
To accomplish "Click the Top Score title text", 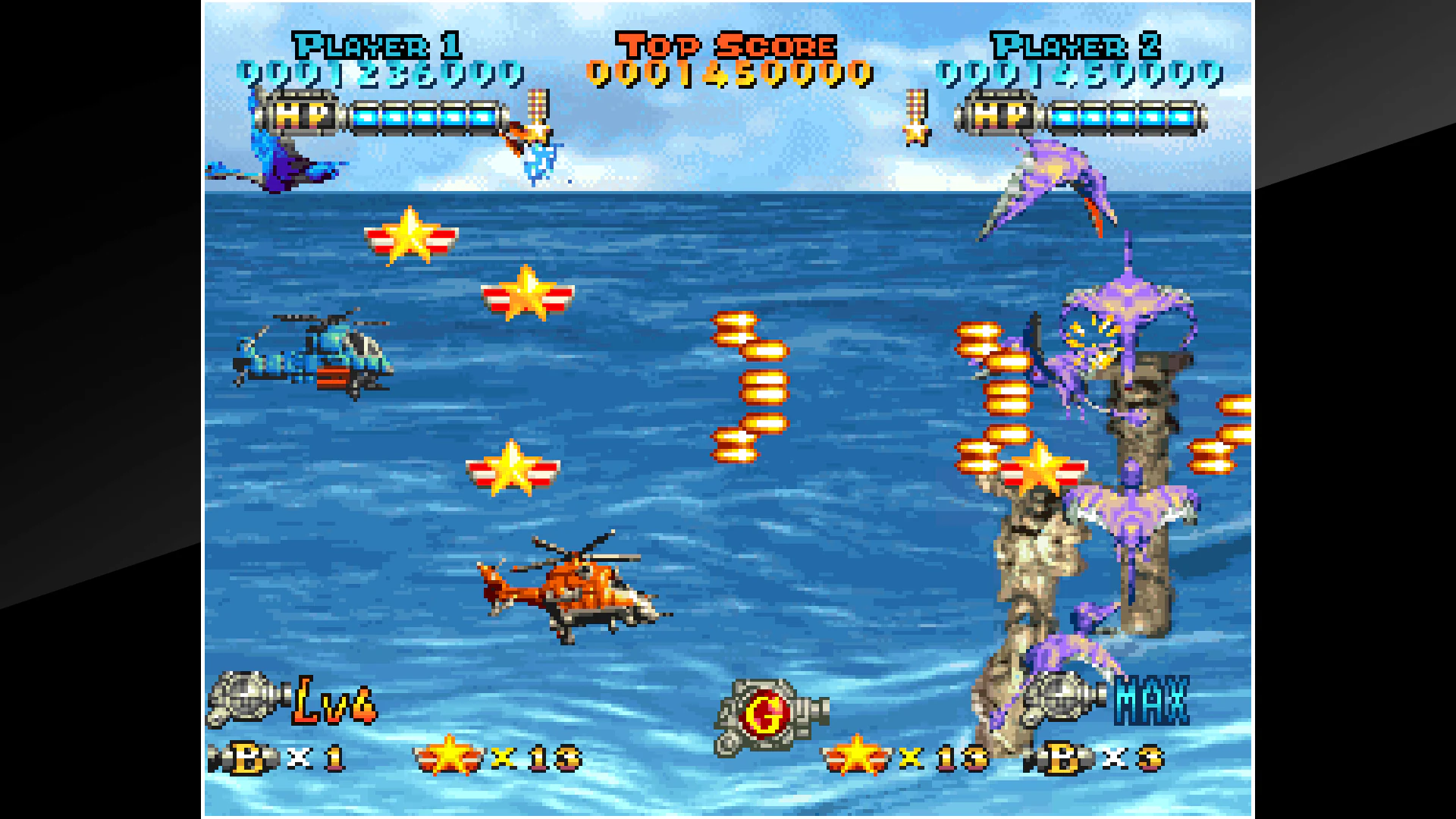I will pyautogui.click(x=725, y=45).
